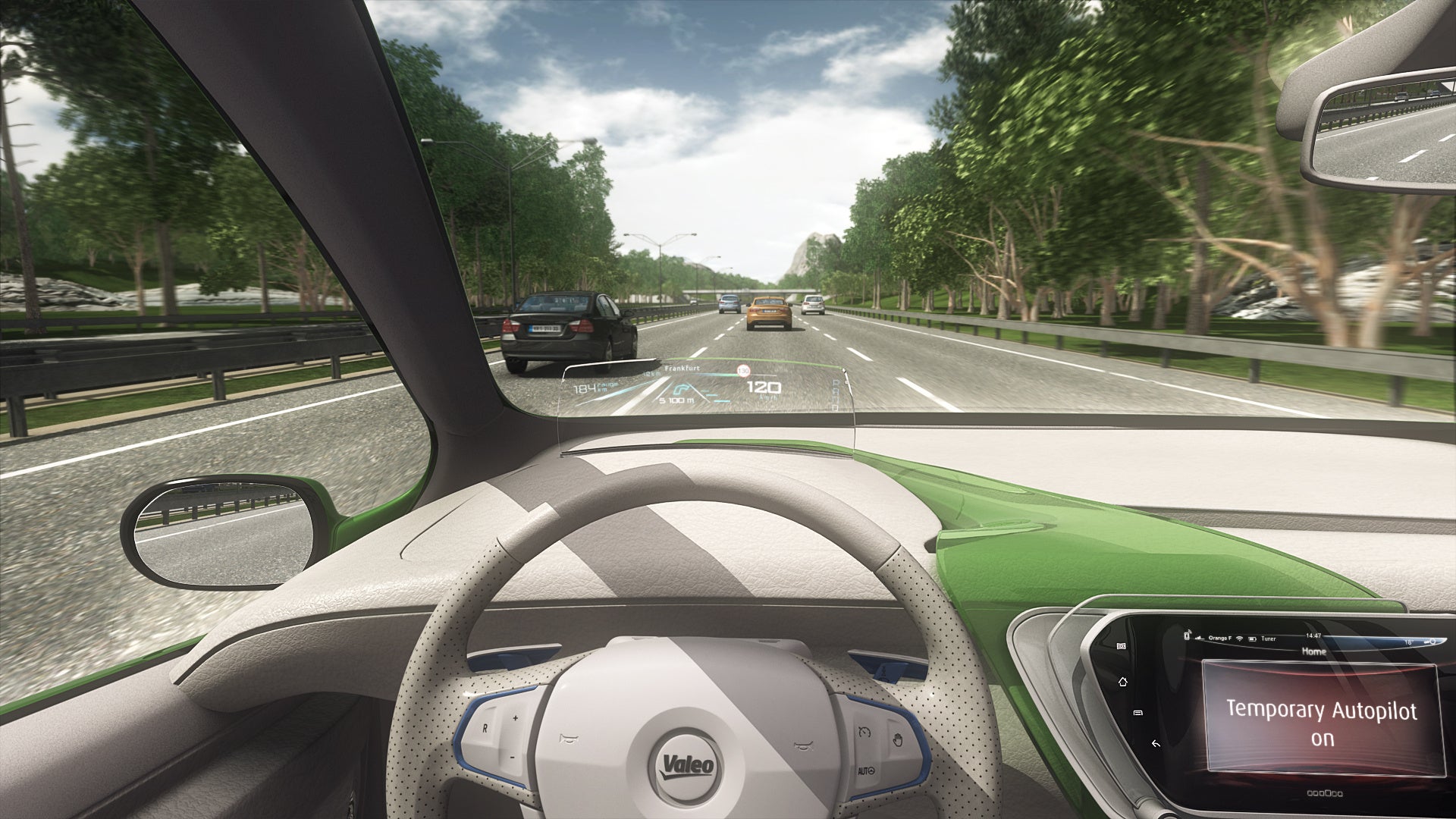Go back with the curved arrow icon
Image resolution: width=1456 pixels, height=819 pixels.
[x=1155, y=744]
